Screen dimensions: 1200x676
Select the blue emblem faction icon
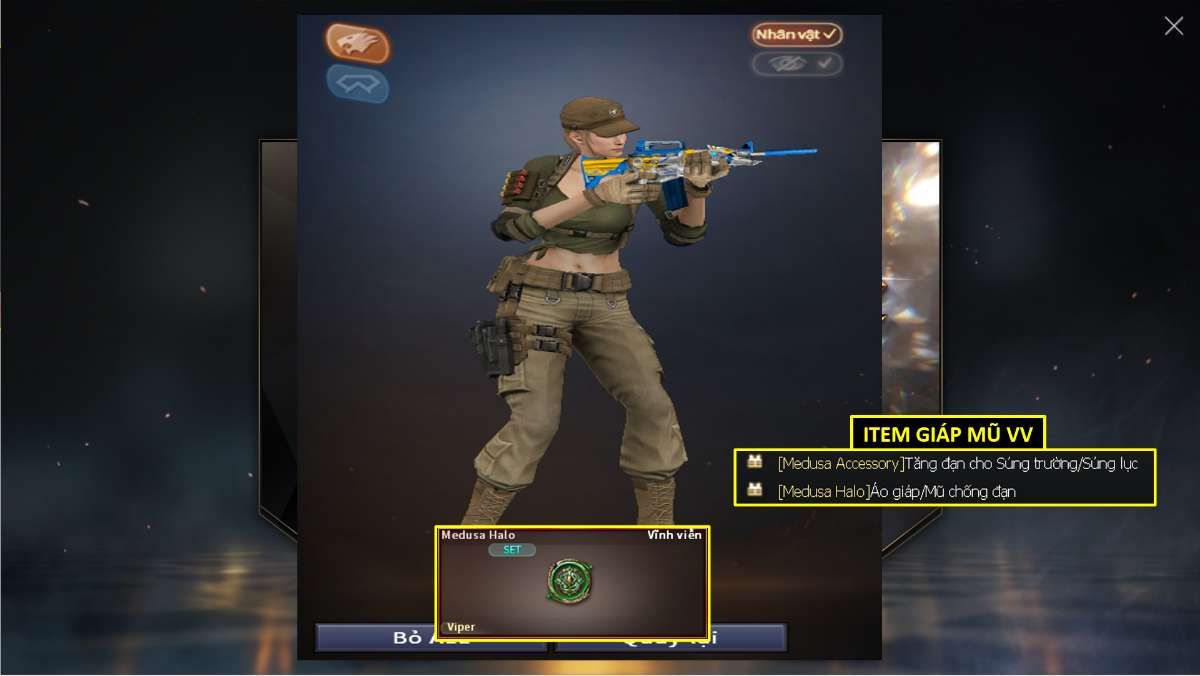[357, 84]
